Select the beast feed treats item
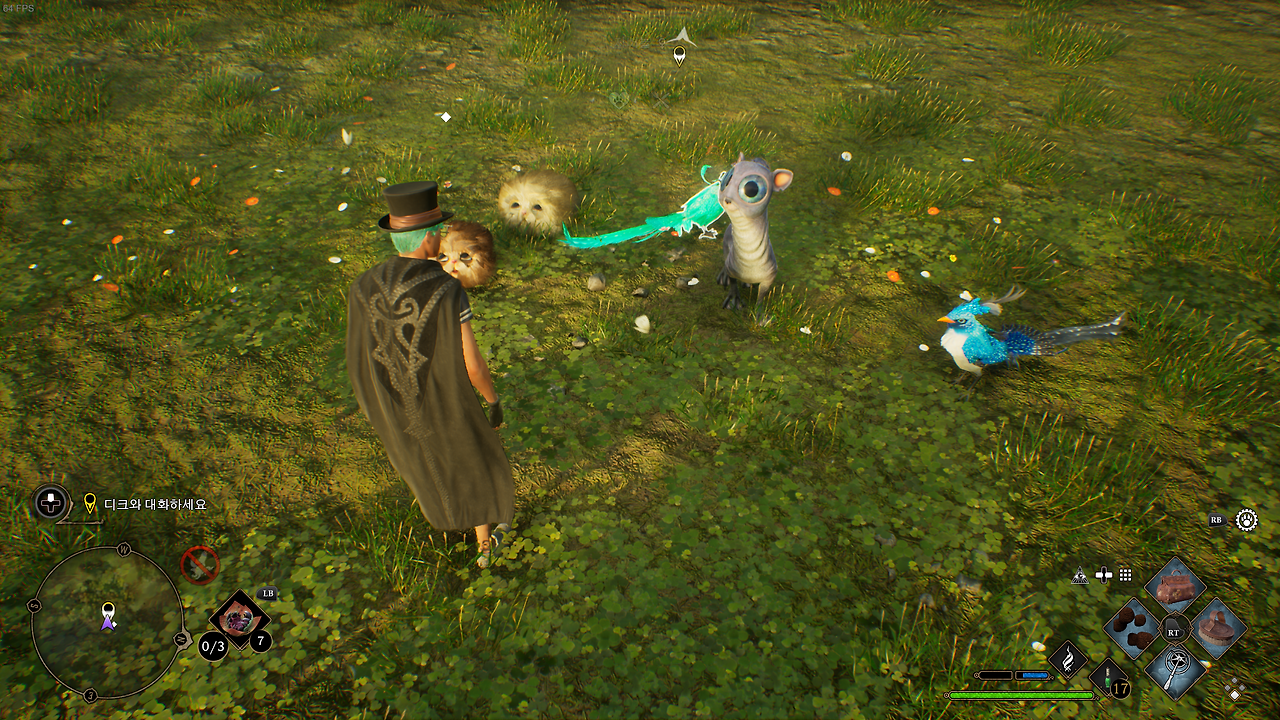Screen dimensions: 1280x720 [x=1132, y=629]
